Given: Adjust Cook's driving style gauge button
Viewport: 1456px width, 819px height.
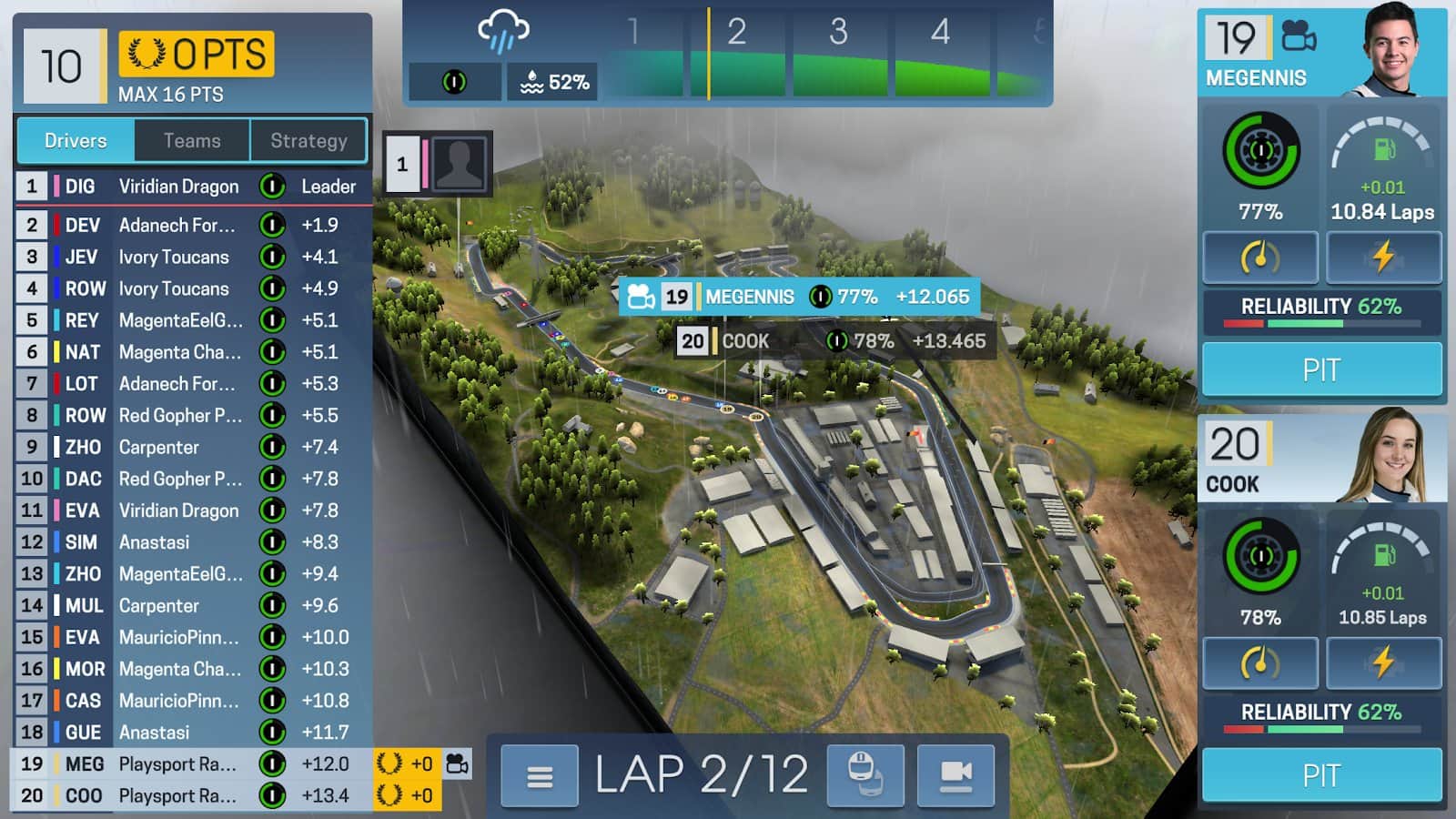Looking at the screenshot, I should [x=1260, y=662].
